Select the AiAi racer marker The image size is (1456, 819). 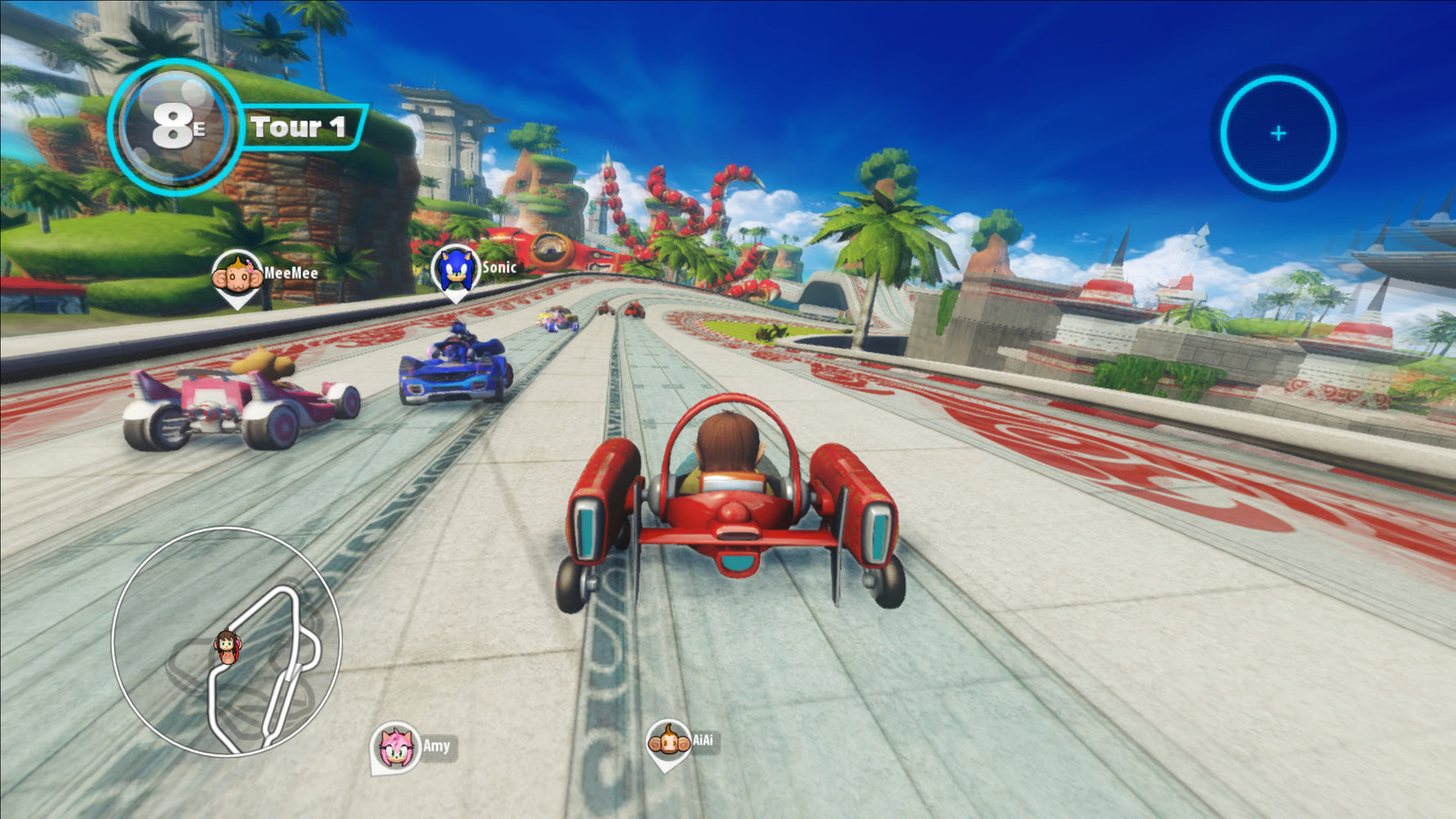pos(667,743)
